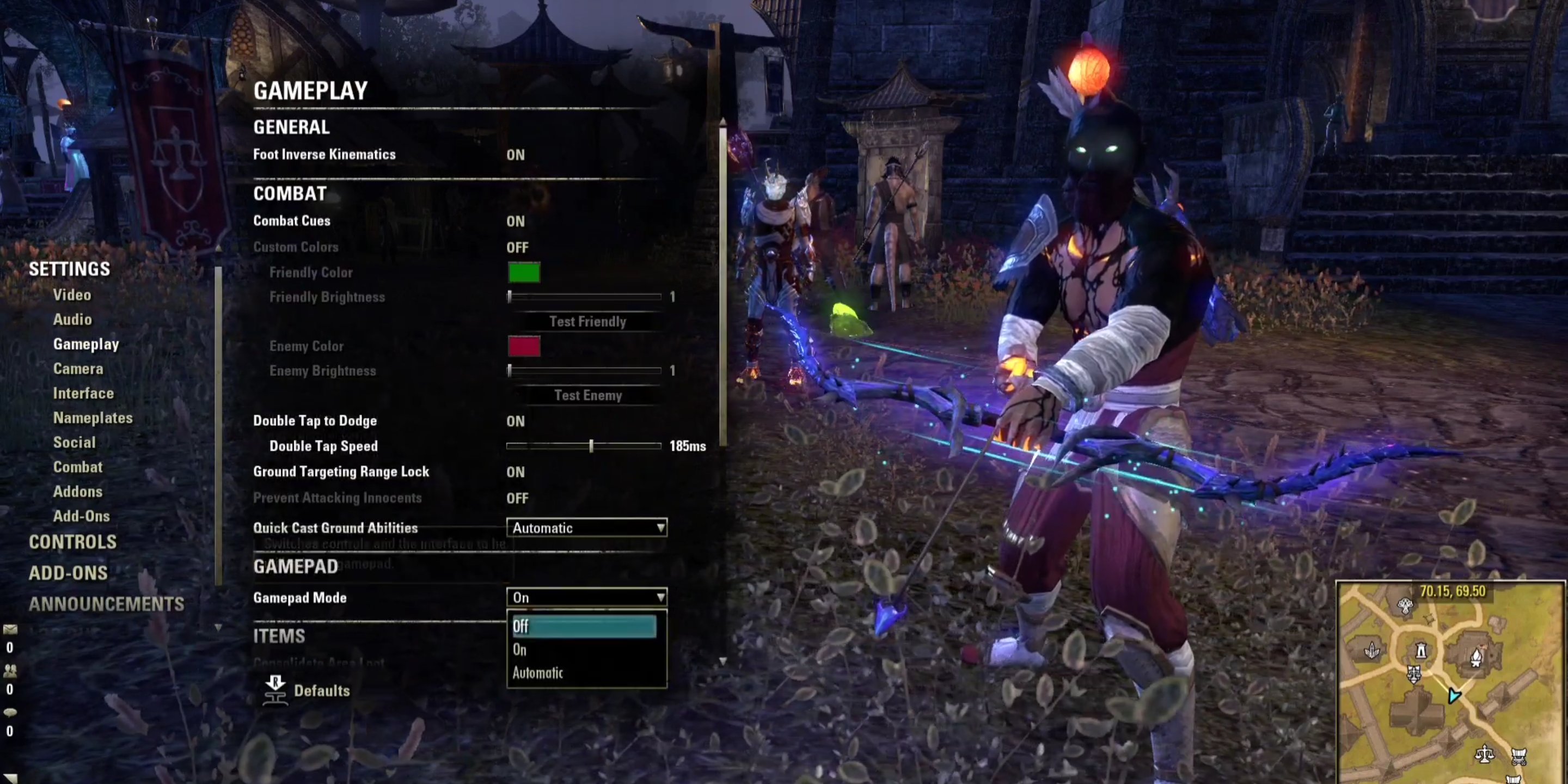Viewport: 1568px width, 784px height.
Task: Open Social settings
Action: [x=74, y=443]
